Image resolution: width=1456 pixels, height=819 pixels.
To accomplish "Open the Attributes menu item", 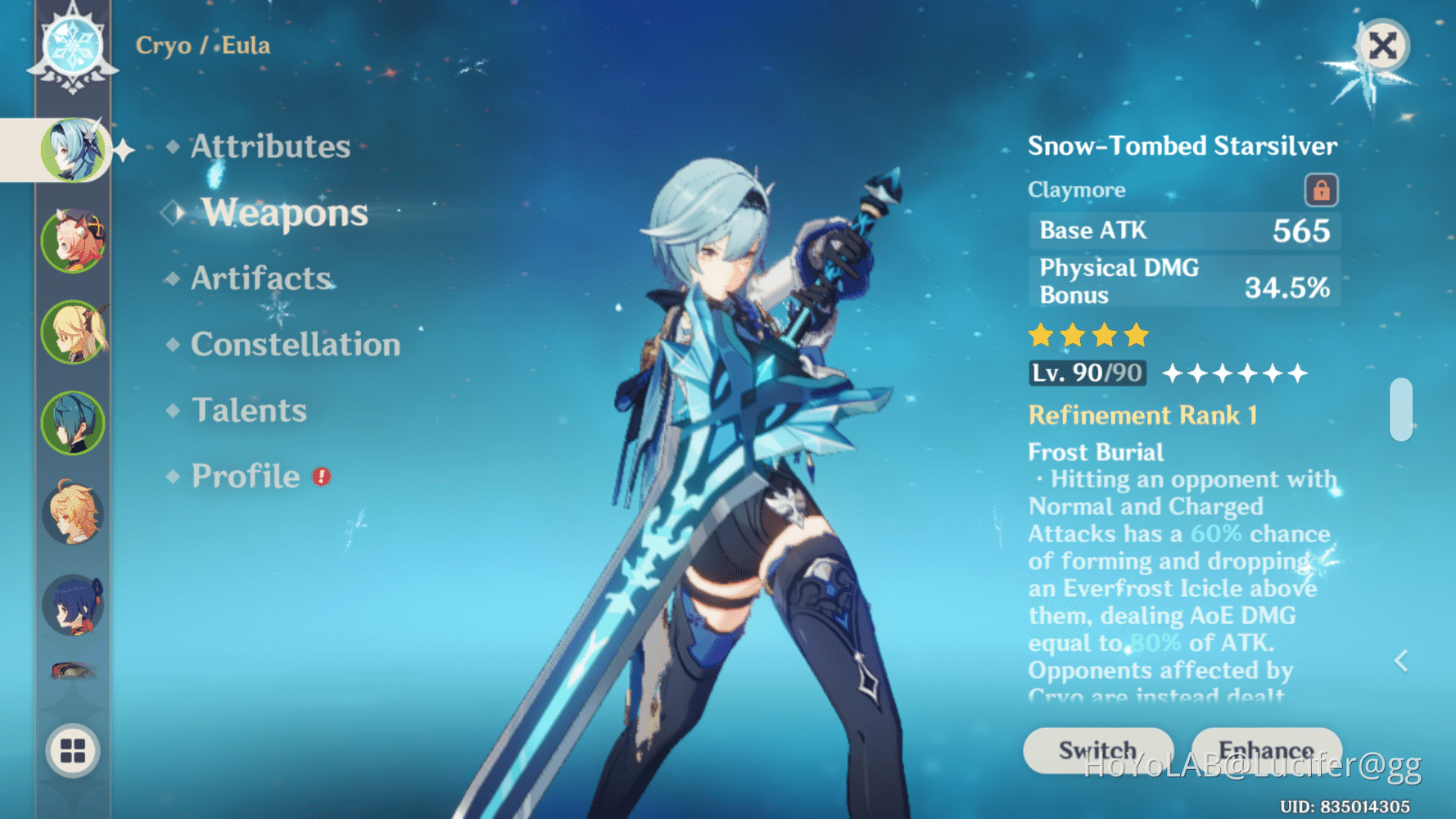I will click(x=269, y=147).
